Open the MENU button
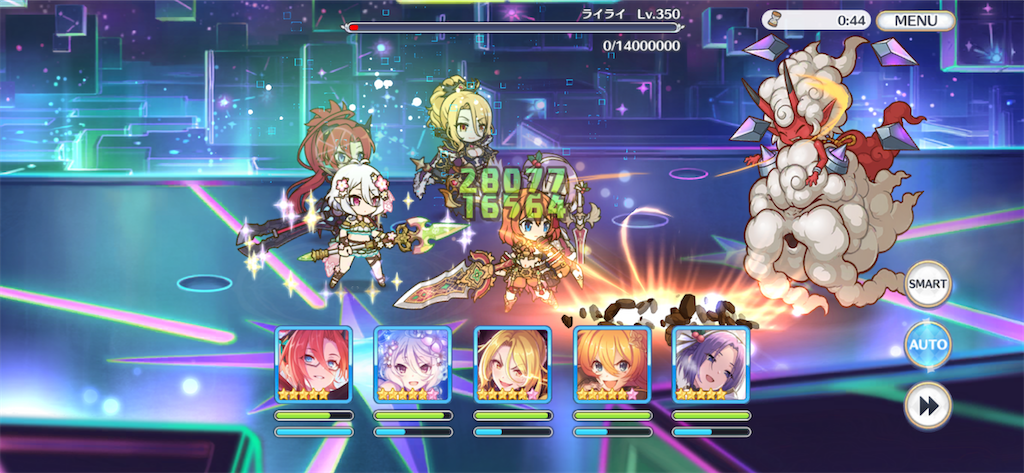 (x=915, y=20)
